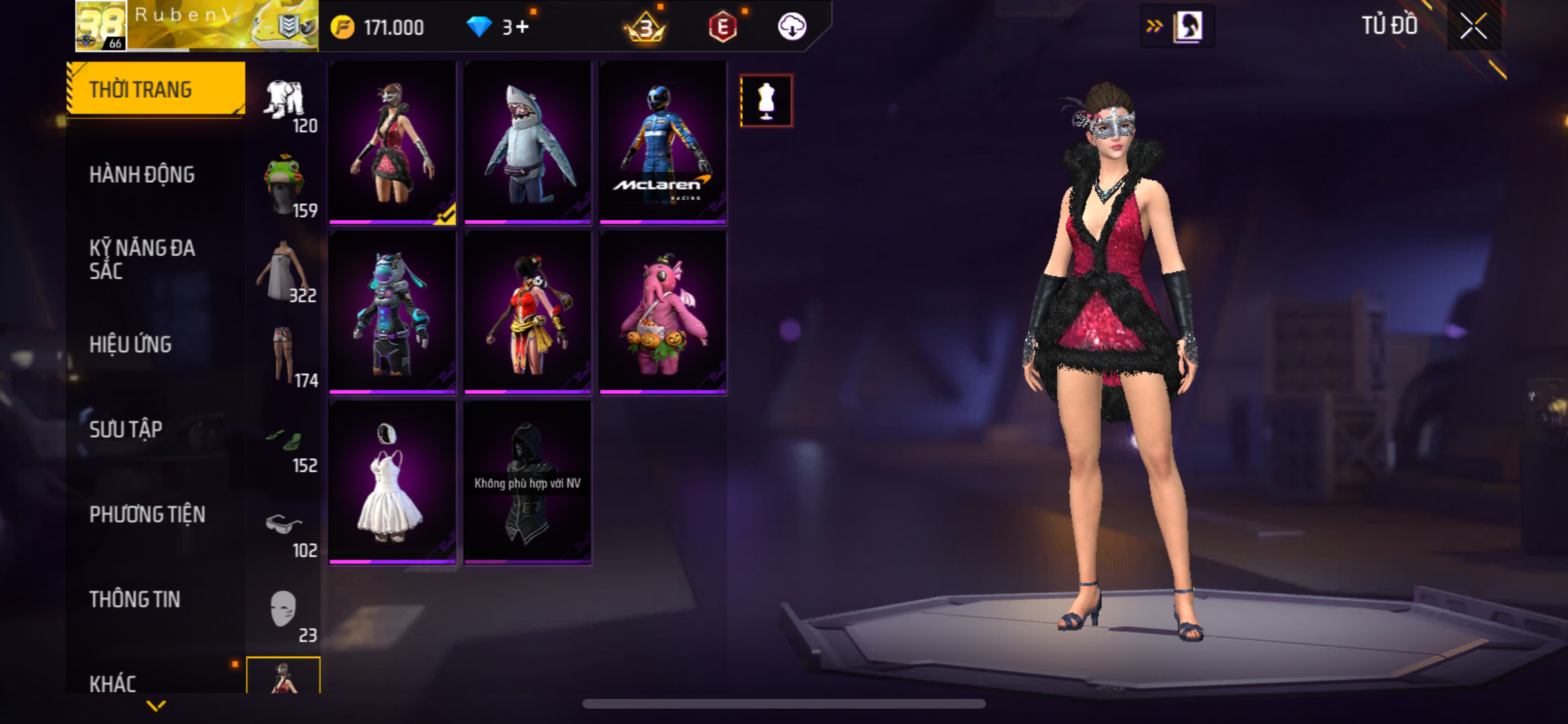
Task: Pick the pink elephant pumpkin costume
Action: click(x=662, y=313)
